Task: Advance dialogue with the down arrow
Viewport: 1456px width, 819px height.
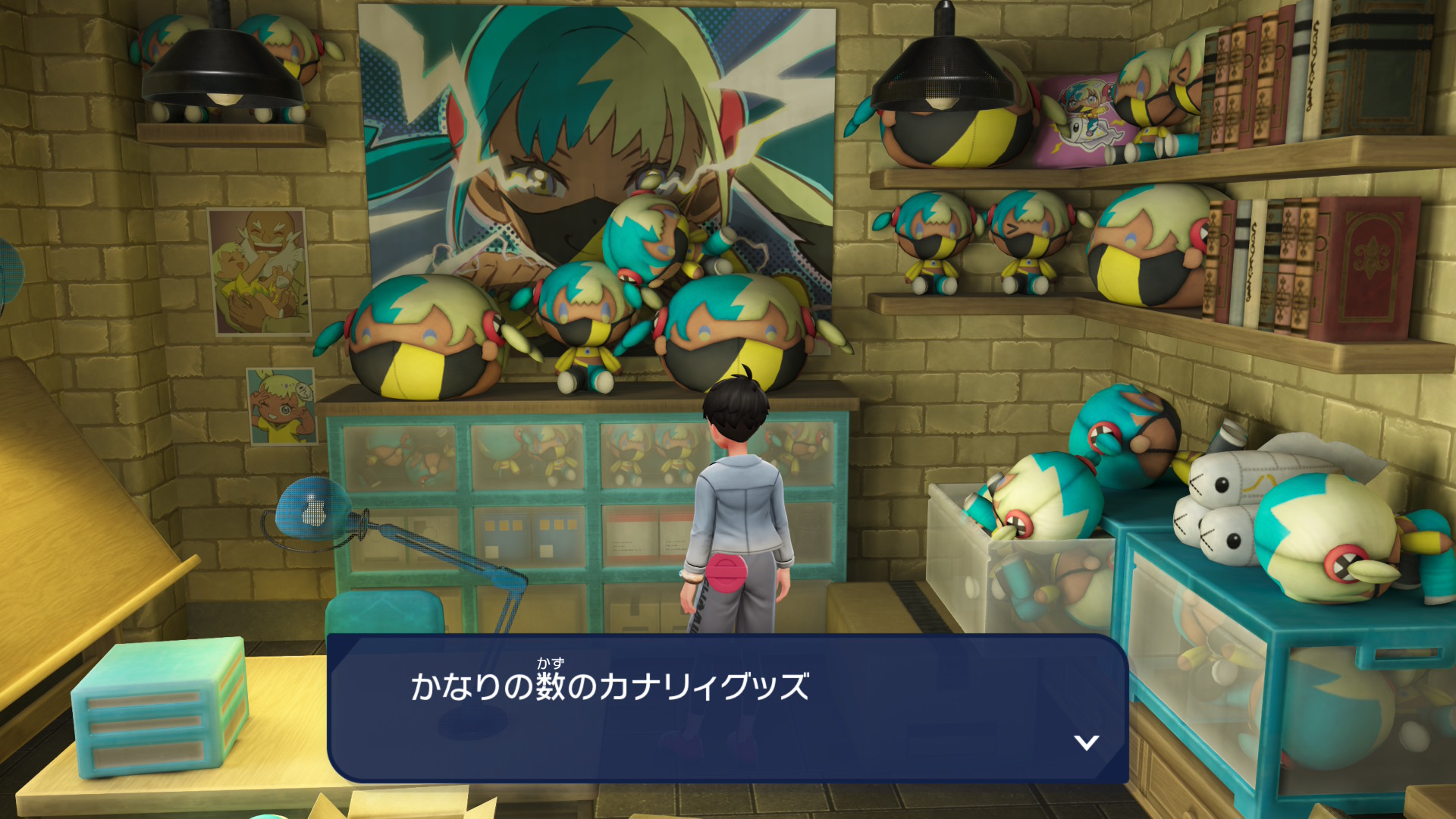Action: pos(1086,742)
